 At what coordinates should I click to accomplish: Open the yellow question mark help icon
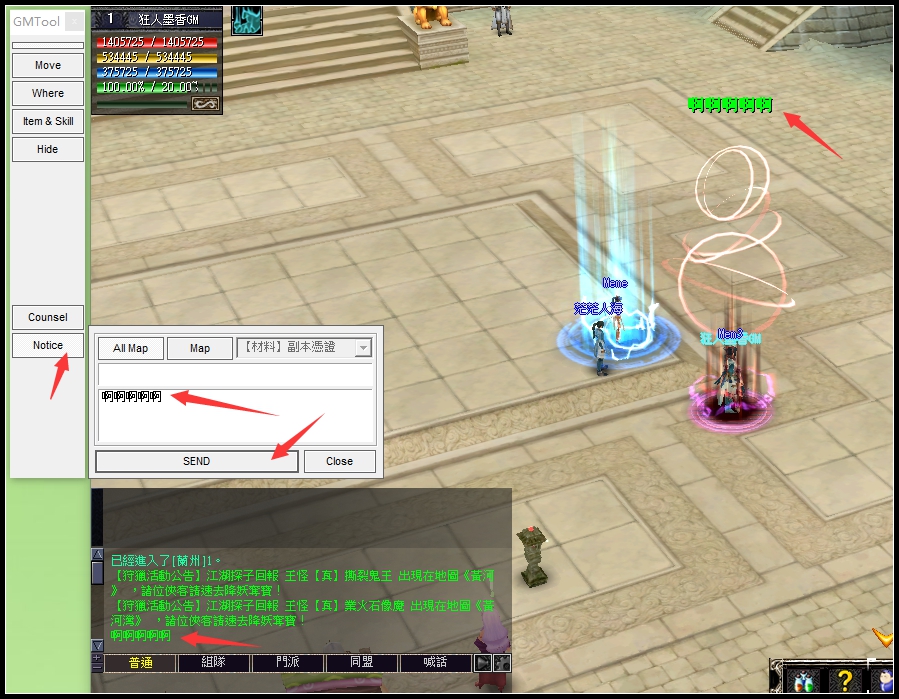(843, 681)
